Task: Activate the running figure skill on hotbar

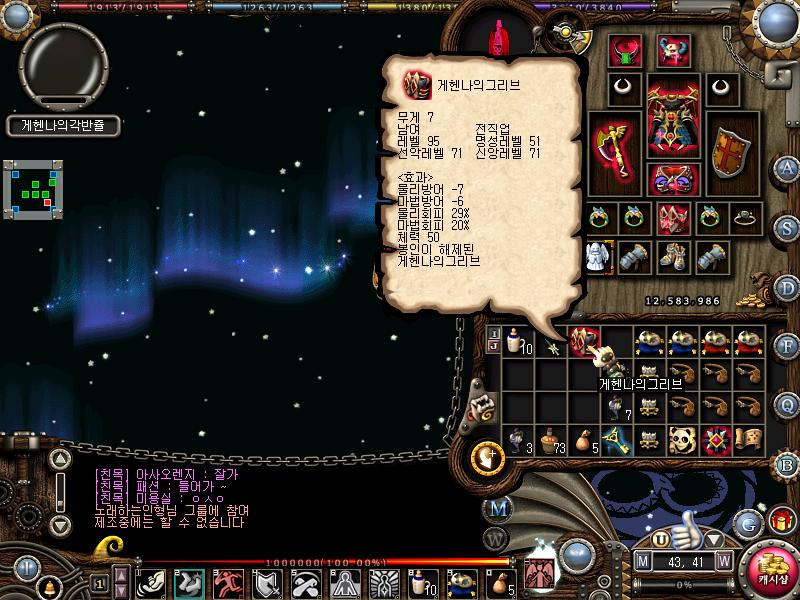Action: click(229, 582)
